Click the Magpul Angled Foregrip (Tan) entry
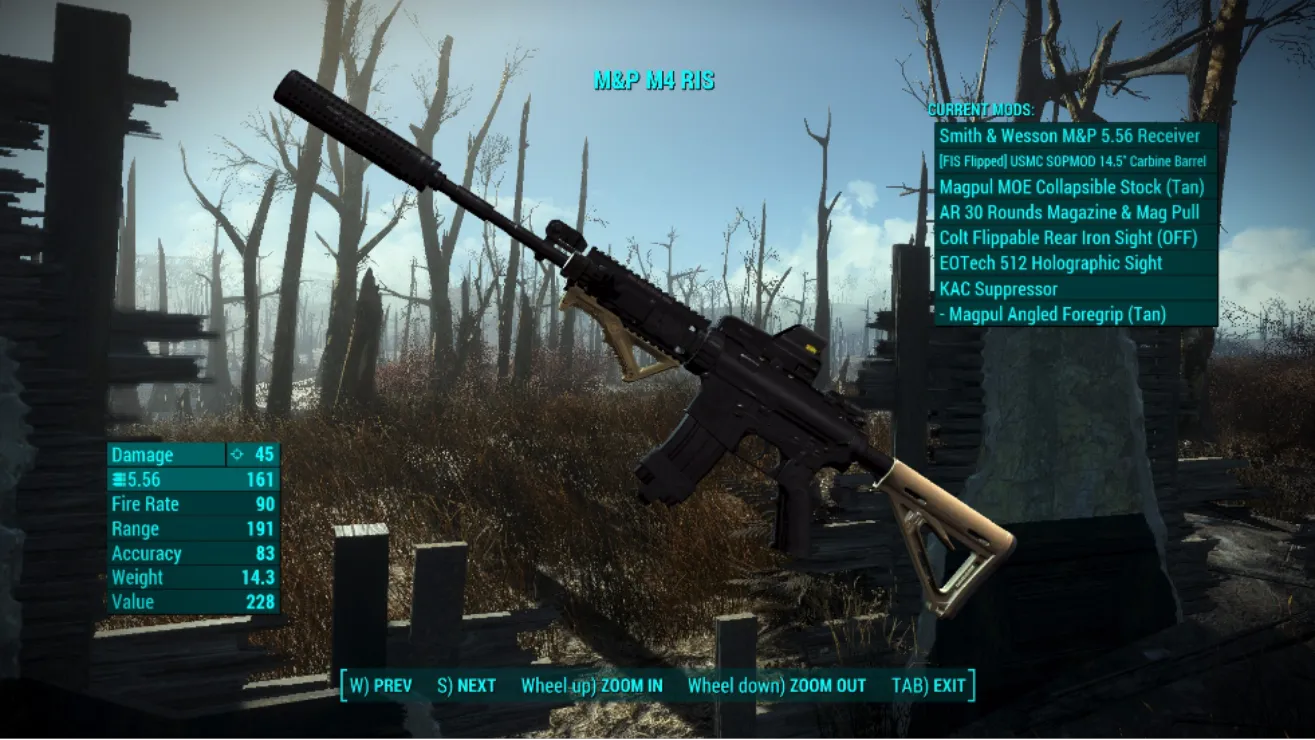The image size is (1315, 740). click(1075, 314)
